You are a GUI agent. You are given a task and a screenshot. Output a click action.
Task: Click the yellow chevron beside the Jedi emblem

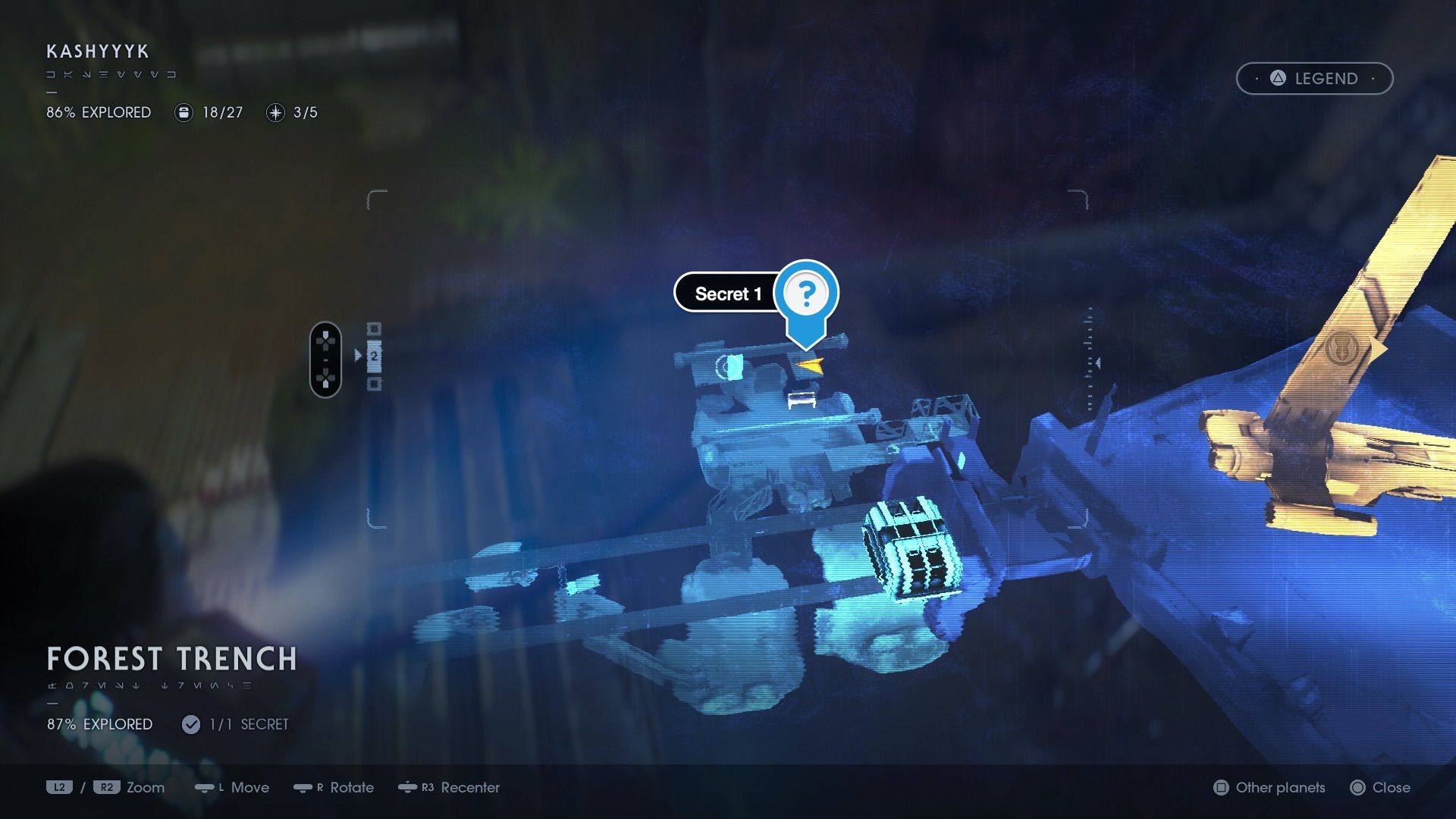(x=1377, y=347)
